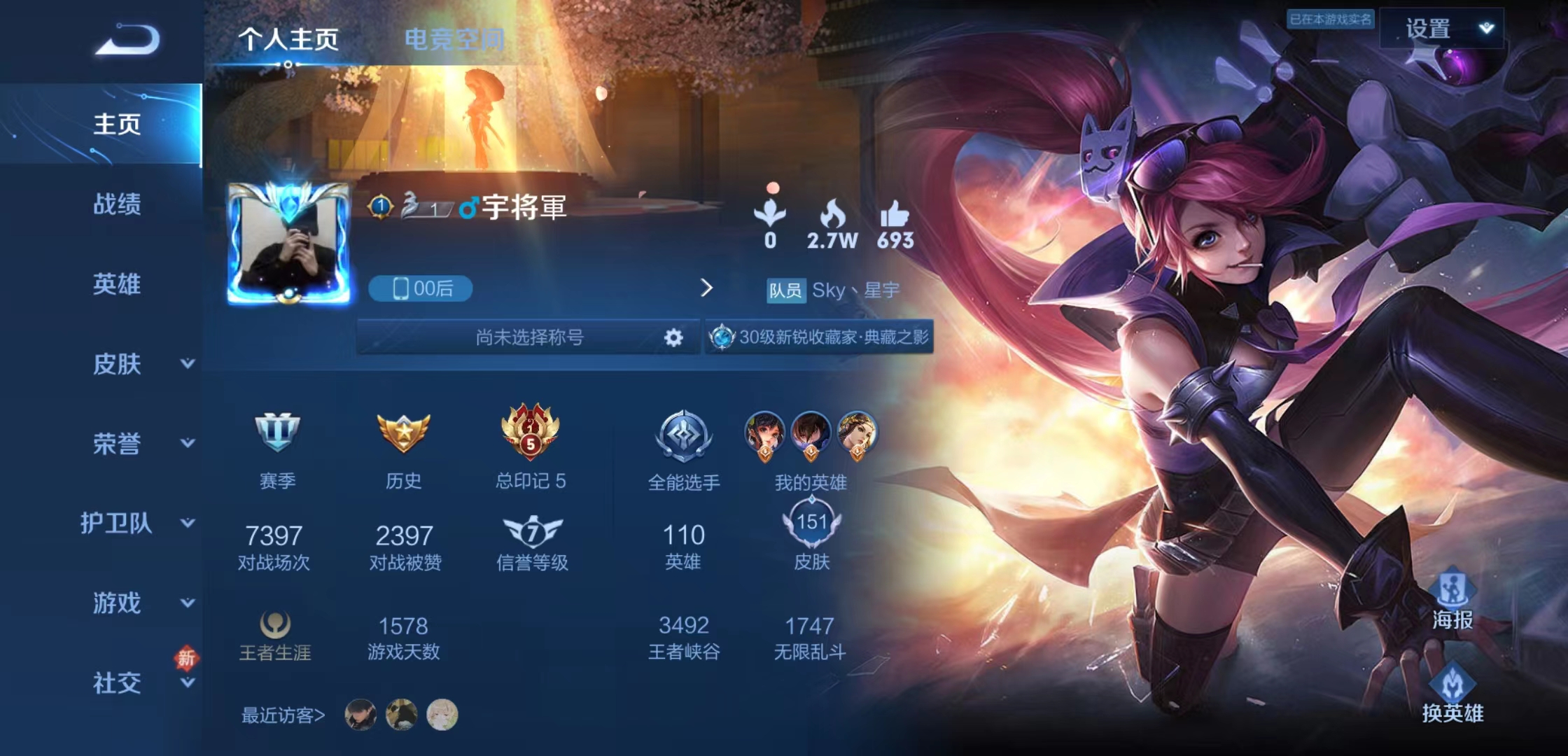Screen dimensions: 1568x756
Task: Open the 皮肤 151 skins icon
Action: point(813,521)
